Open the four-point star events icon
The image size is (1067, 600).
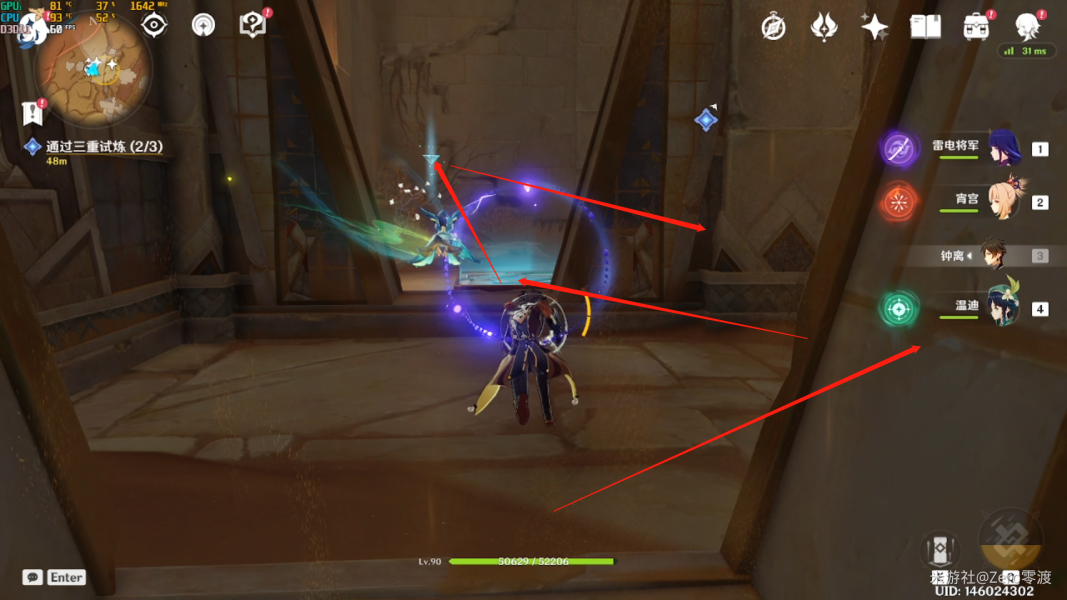[x=875, y=27]
